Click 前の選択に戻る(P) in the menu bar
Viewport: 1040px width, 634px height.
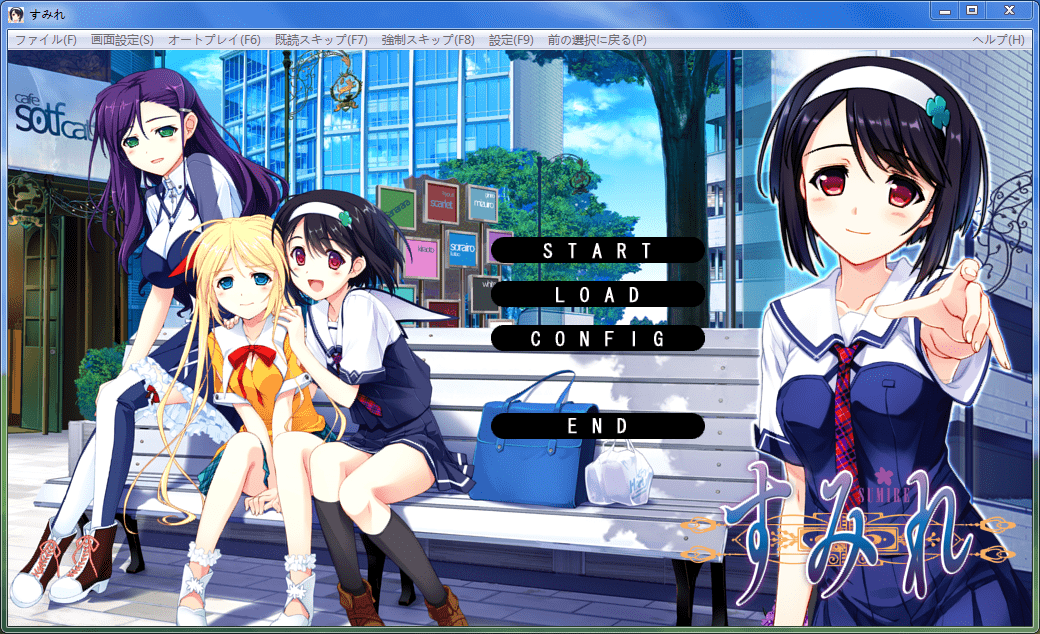coord(597,40)
